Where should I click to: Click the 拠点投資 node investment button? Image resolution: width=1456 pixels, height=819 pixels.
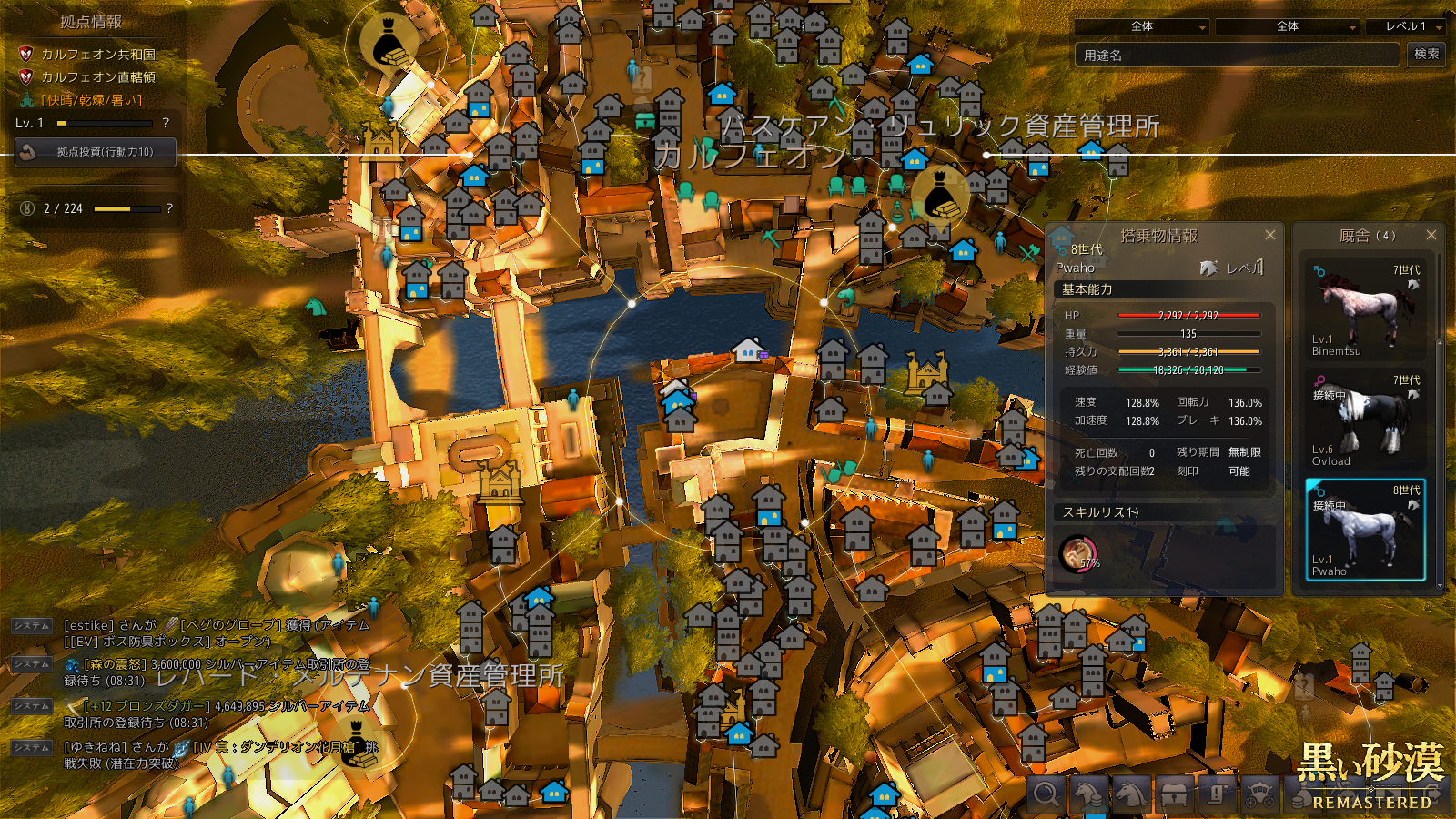coord(96,152)
